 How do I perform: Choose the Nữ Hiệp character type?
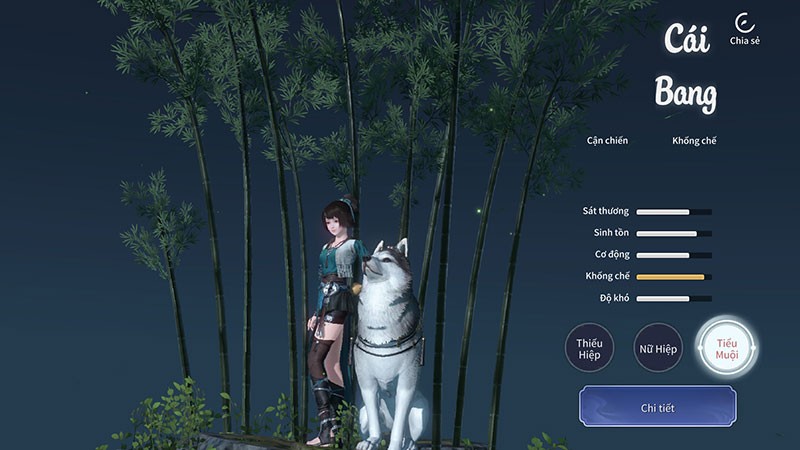[x=657, y=348]
